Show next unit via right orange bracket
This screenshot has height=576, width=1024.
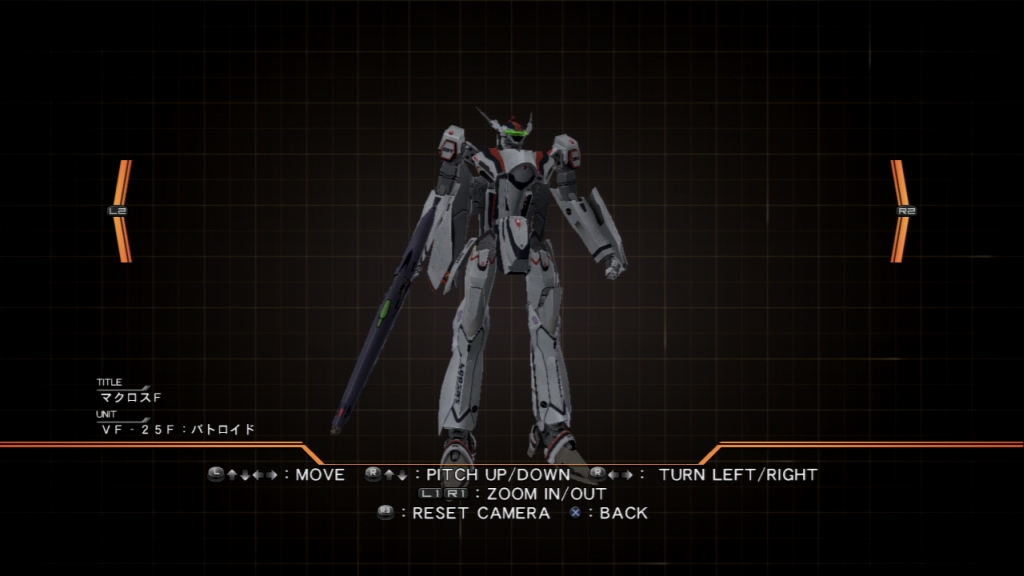click(901, 211)
